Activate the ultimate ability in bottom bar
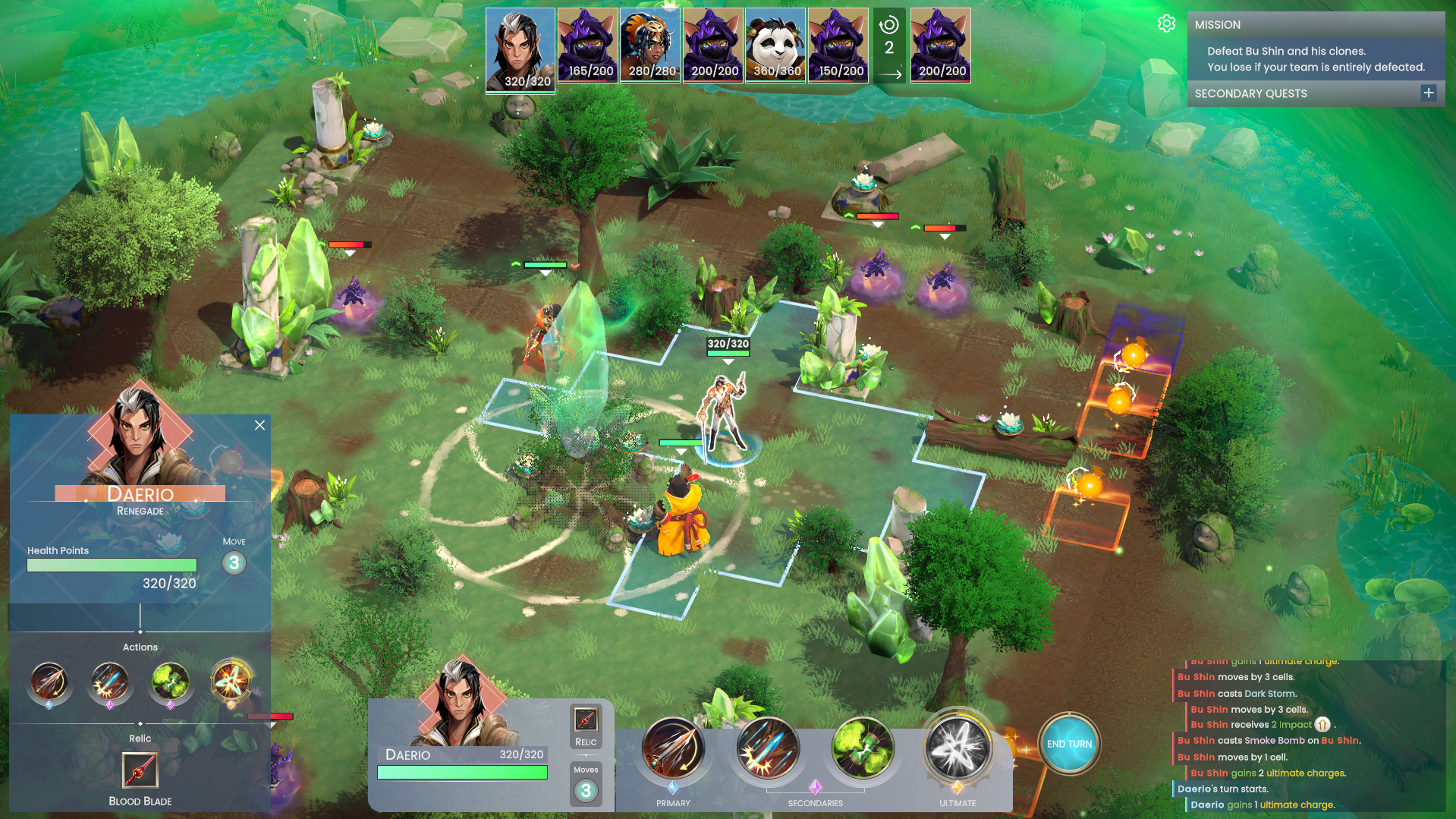Screen dimensions: 1456x819 tap(958, 748)
